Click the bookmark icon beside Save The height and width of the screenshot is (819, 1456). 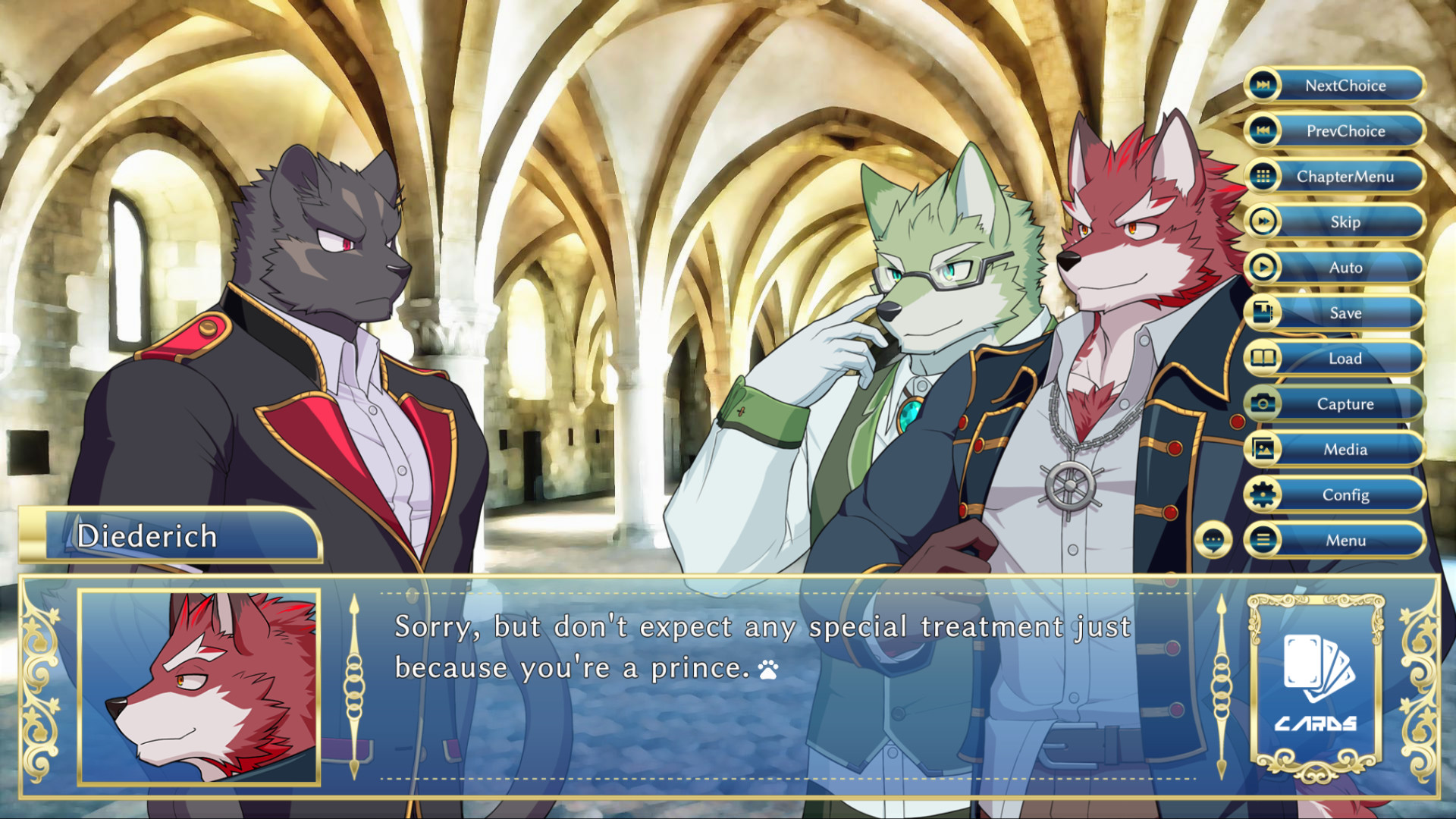(x=1263, y=312)
